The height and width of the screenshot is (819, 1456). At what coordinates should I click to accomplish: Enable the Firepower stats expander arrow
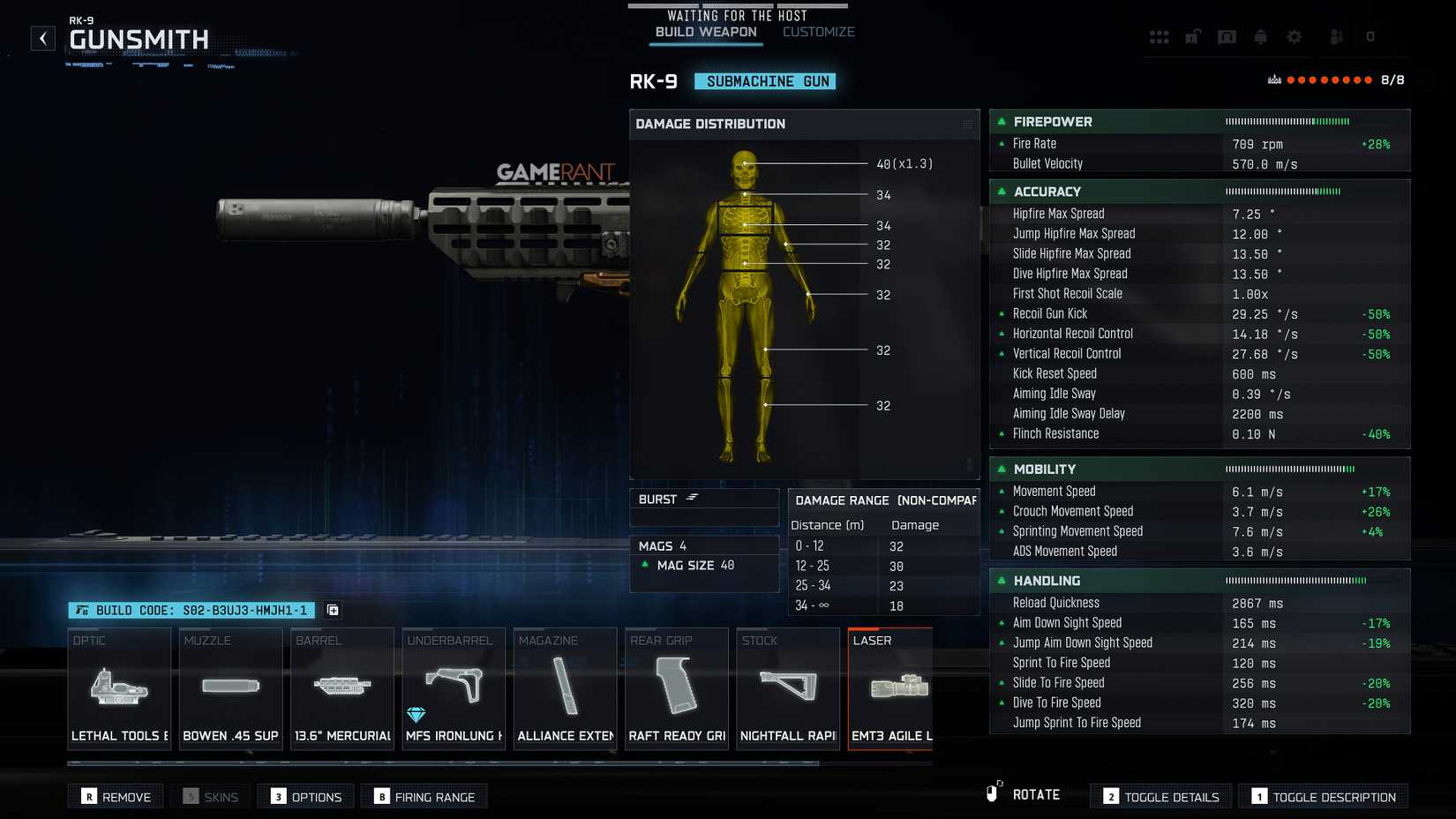[1002, 122]
